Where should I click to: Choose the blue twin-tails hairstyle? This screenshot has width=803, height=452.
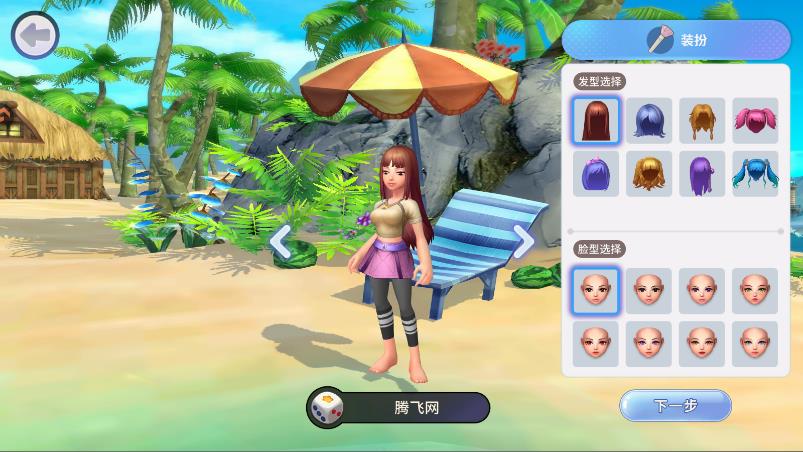click(755, 174)
